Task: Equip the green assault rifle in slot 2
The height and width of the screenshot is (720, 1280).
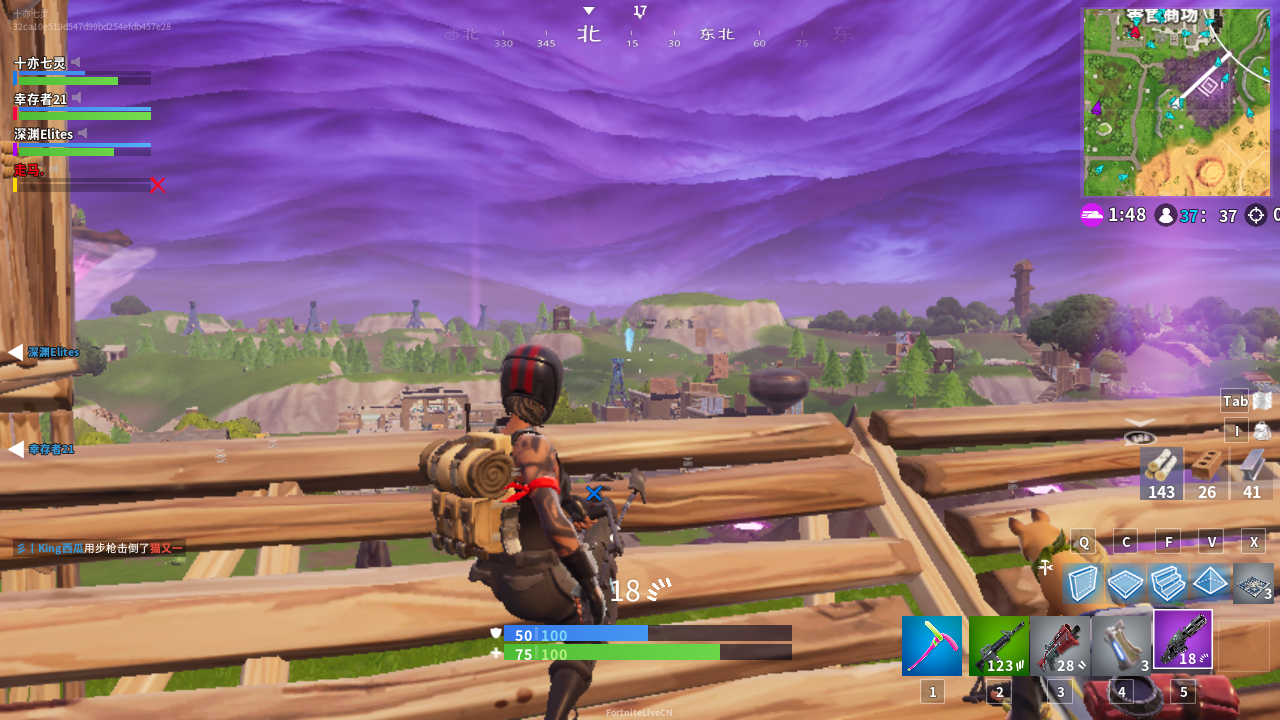Action: (998, 645)
